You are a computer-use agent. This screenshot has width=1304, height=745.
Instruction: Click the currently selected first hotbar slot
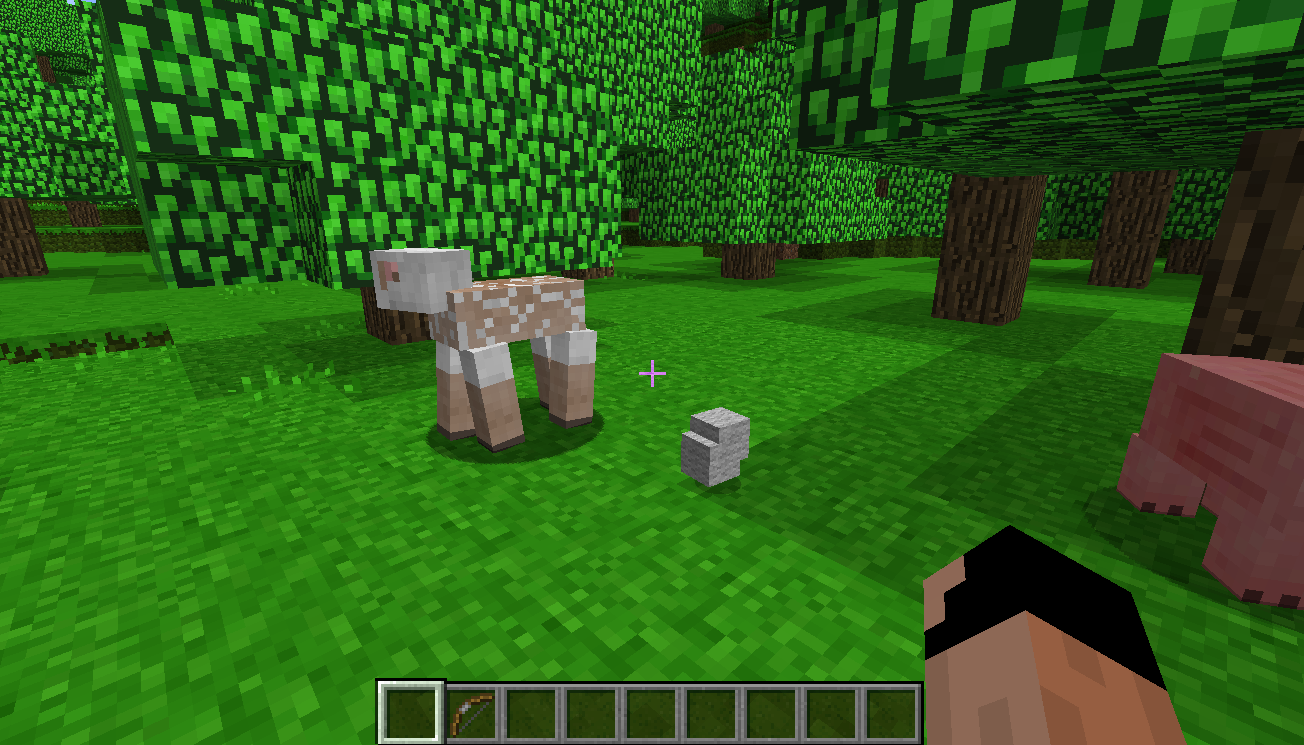click(412, 710)
